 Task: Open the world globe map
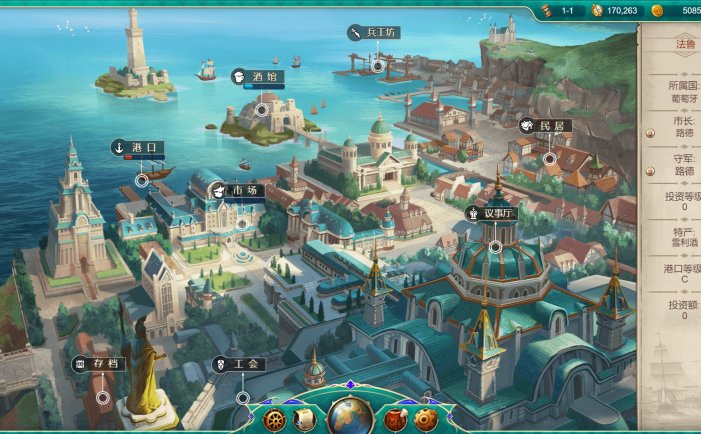point(350,416)
